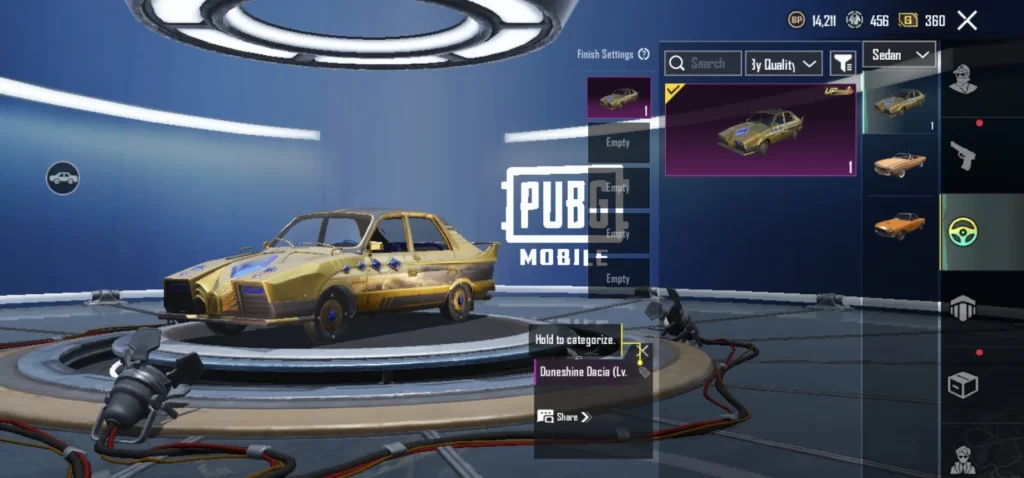Close the Hold to categorize tooltip
Screen dimensions: 1024x478
click(x=643, y=351)
